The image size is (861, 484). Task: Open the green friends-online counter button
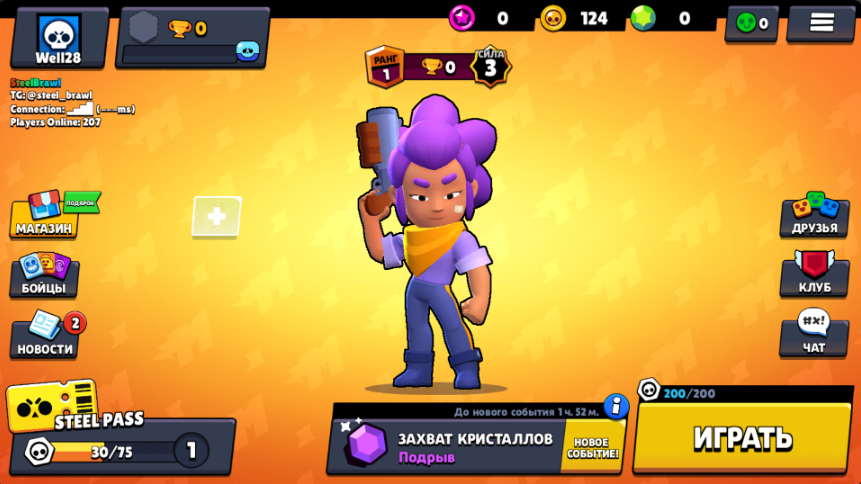point(751,23)
